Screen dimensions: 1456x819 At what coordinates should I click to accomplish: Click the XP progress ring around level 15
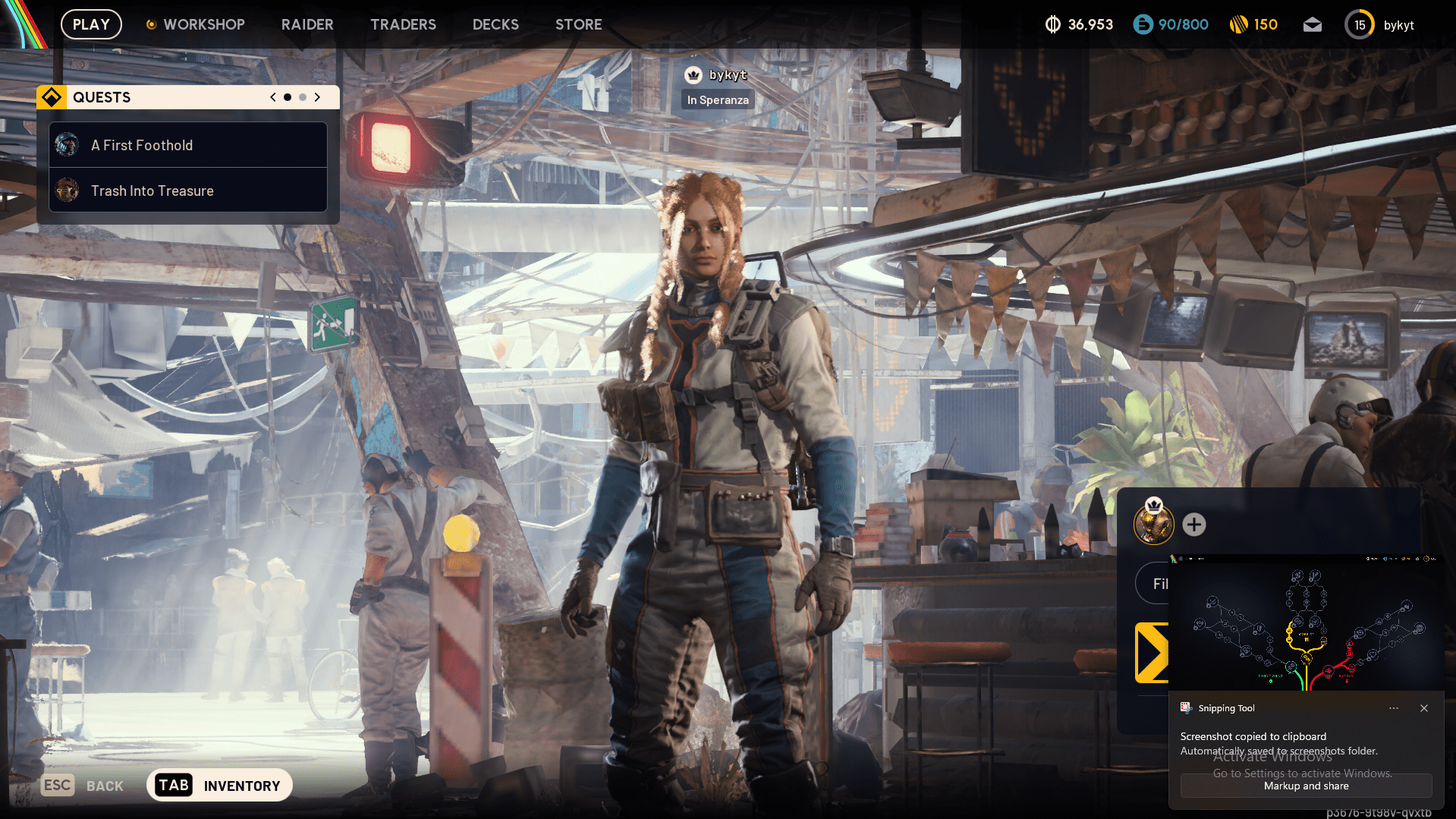pos(1359,24)
